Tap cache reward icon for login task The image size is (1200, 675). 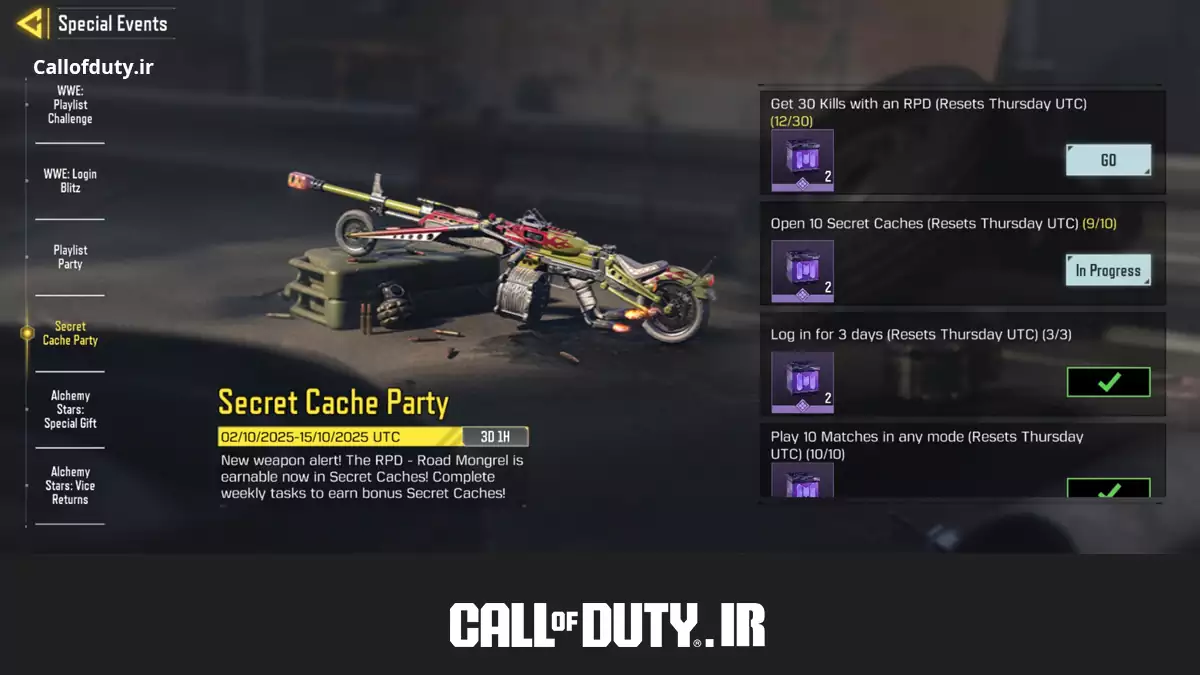(802, 382)
